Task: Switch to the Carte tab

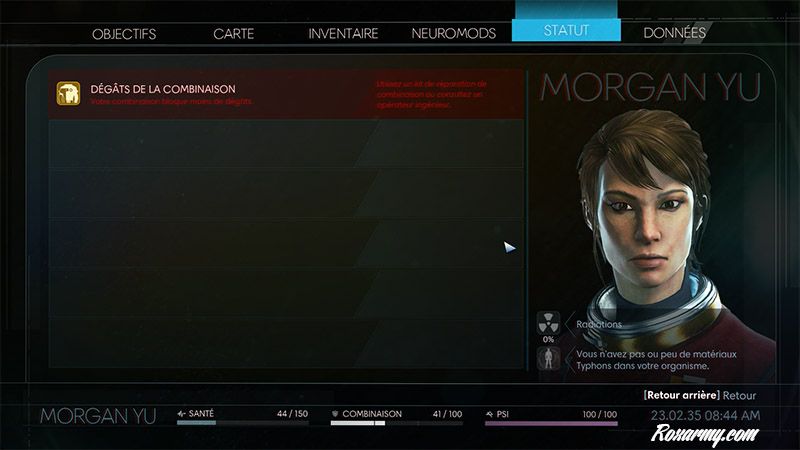Action: 233,33
